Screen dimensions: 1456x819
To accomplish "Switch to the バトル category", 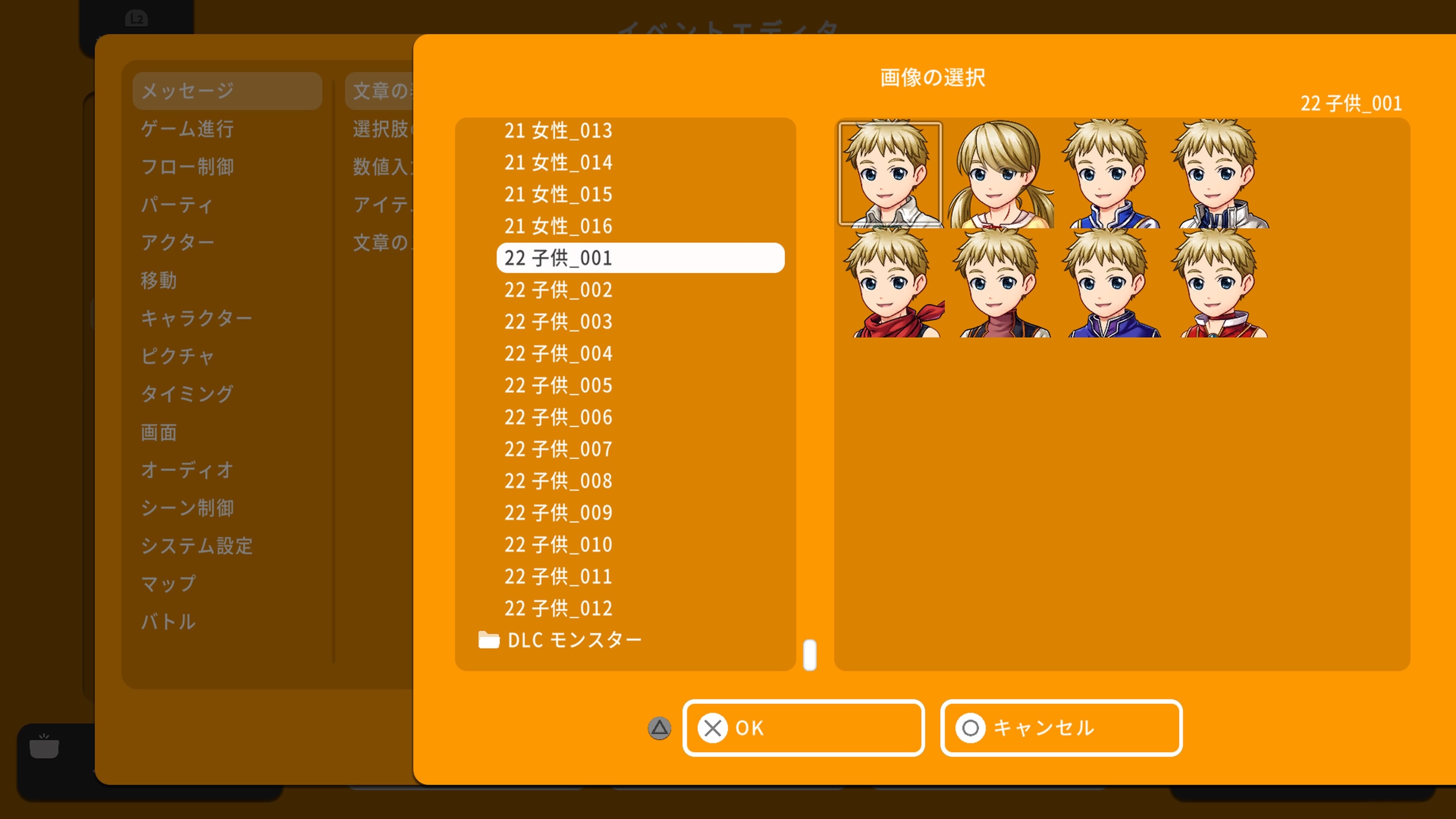I will (x=168, y=622).
